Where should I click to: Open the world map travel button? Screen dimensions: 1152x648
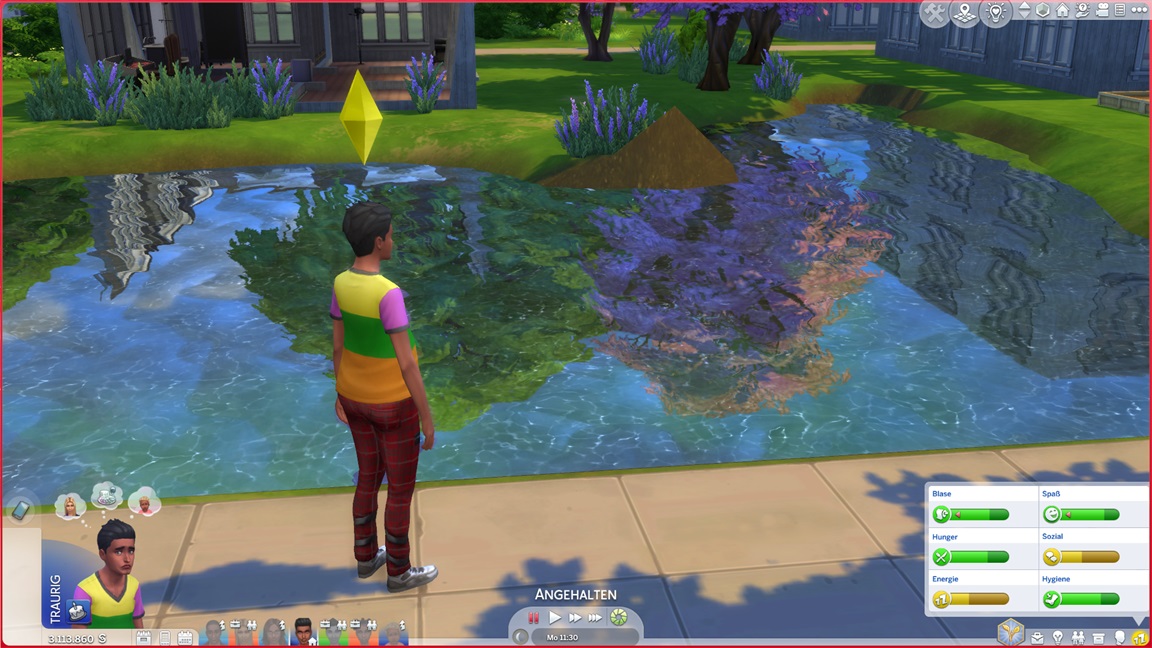[965, 13]
